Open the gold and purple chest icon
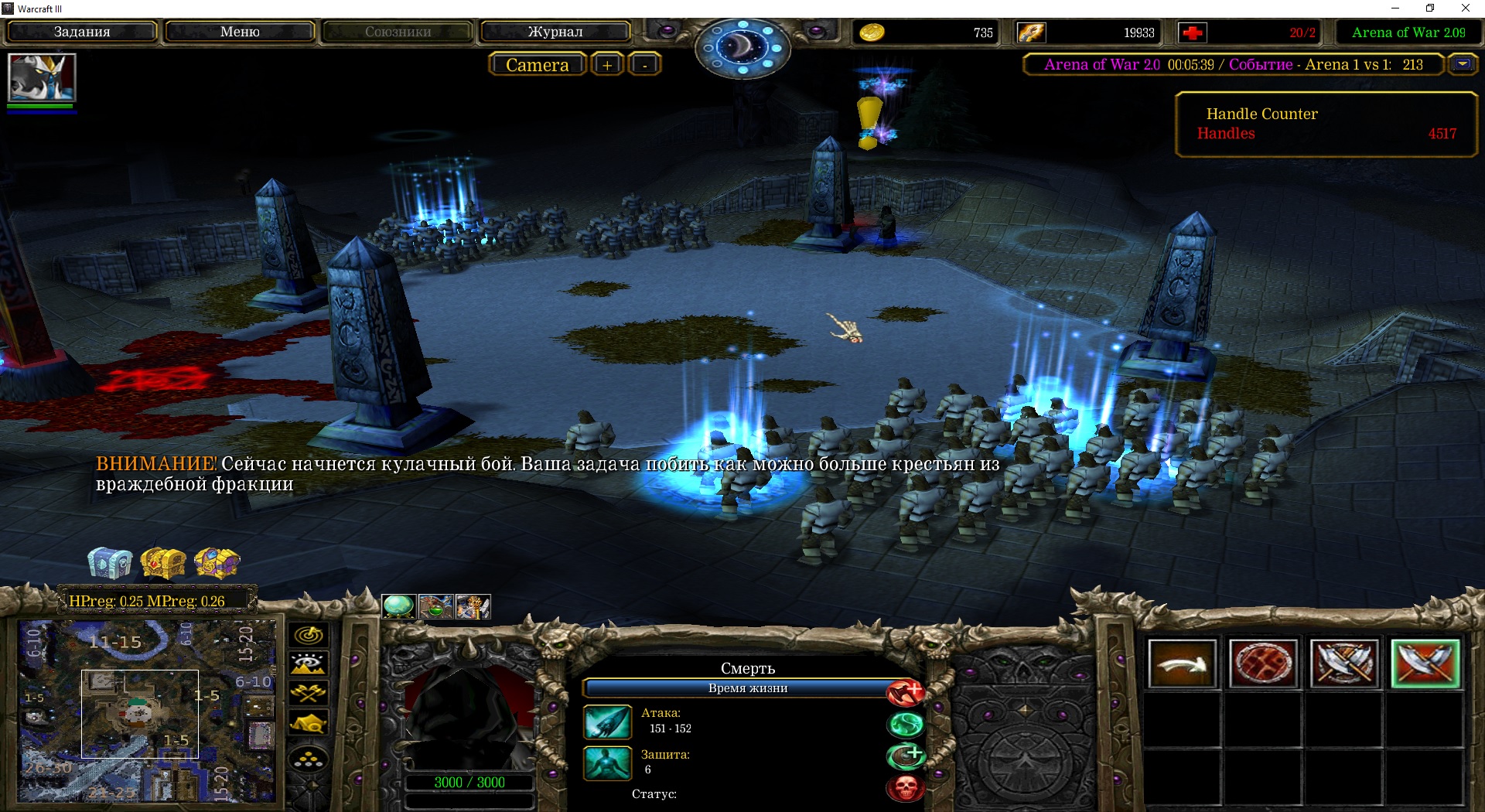The width and height of the screenshot is (1485, 812). tap(217, 562)
